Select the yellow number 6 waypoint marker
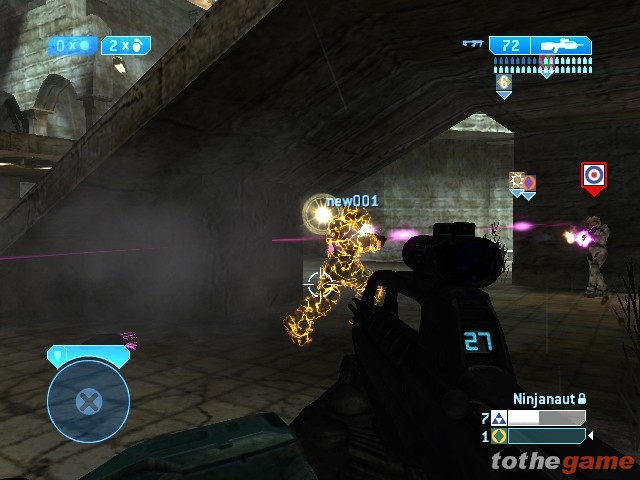This screenshot has height=480, width=640. [504, 83]
